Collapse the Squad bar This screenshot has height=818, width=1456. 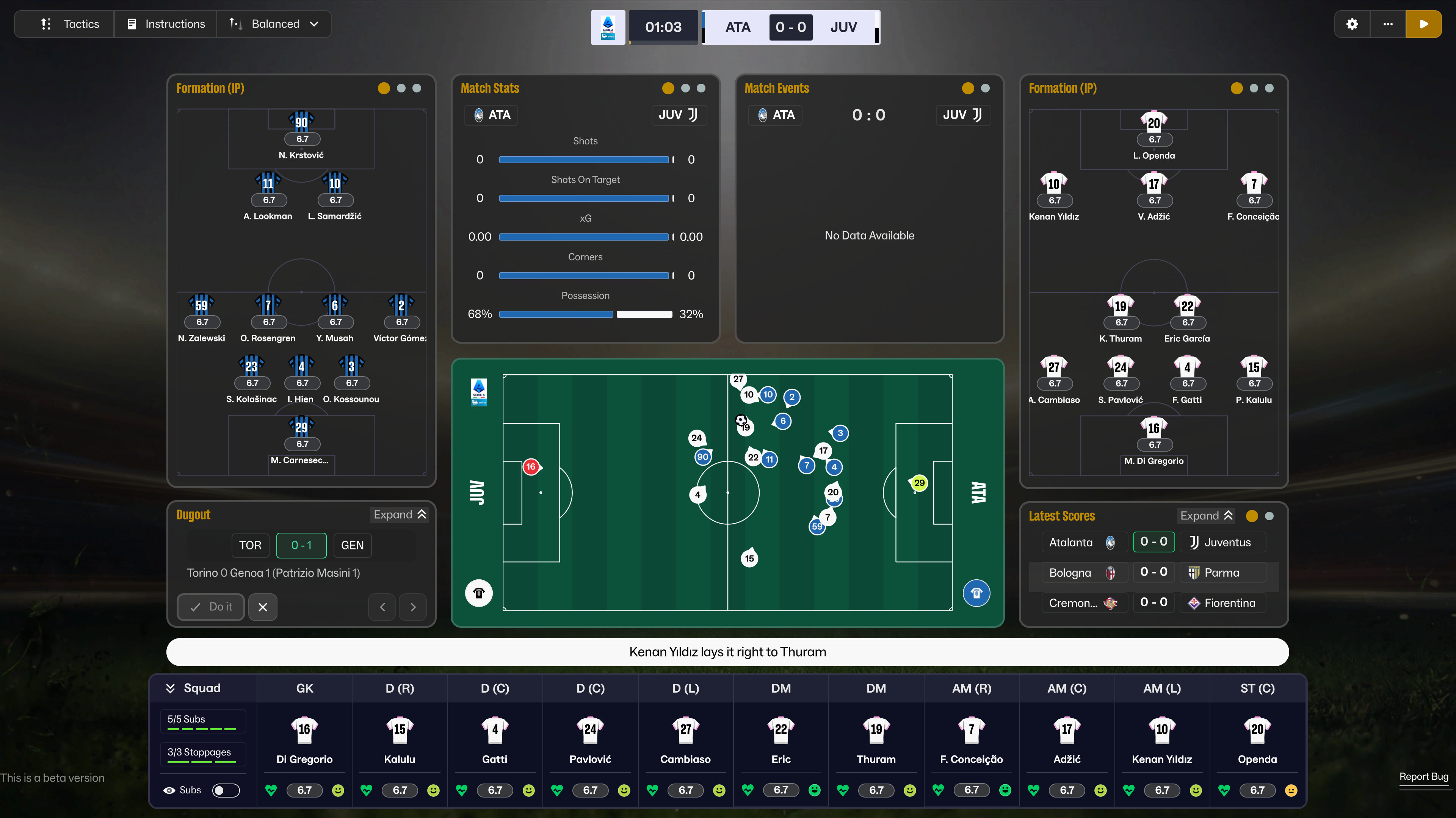tap(170, 688)
